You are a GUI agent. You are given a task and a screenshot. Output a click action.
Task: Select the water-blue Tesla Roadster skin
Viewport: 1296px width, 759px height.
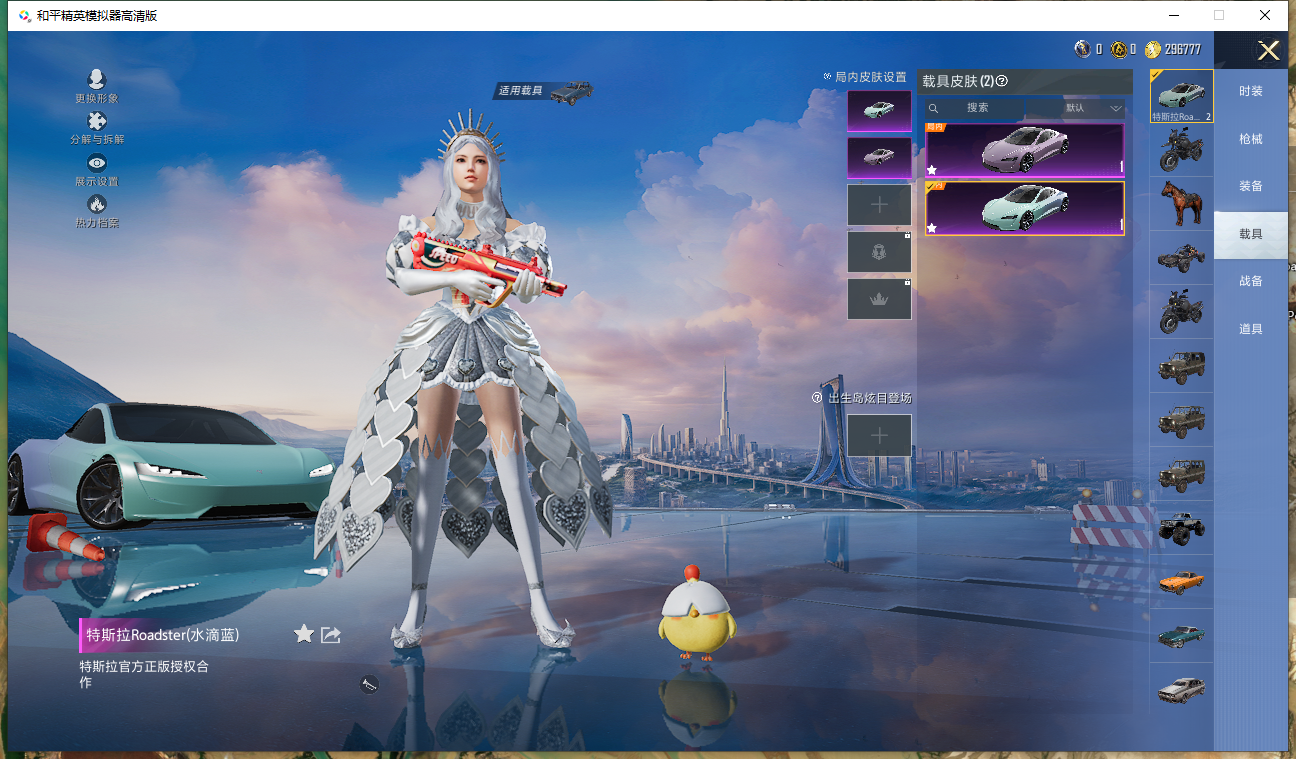coord(1024,208)
